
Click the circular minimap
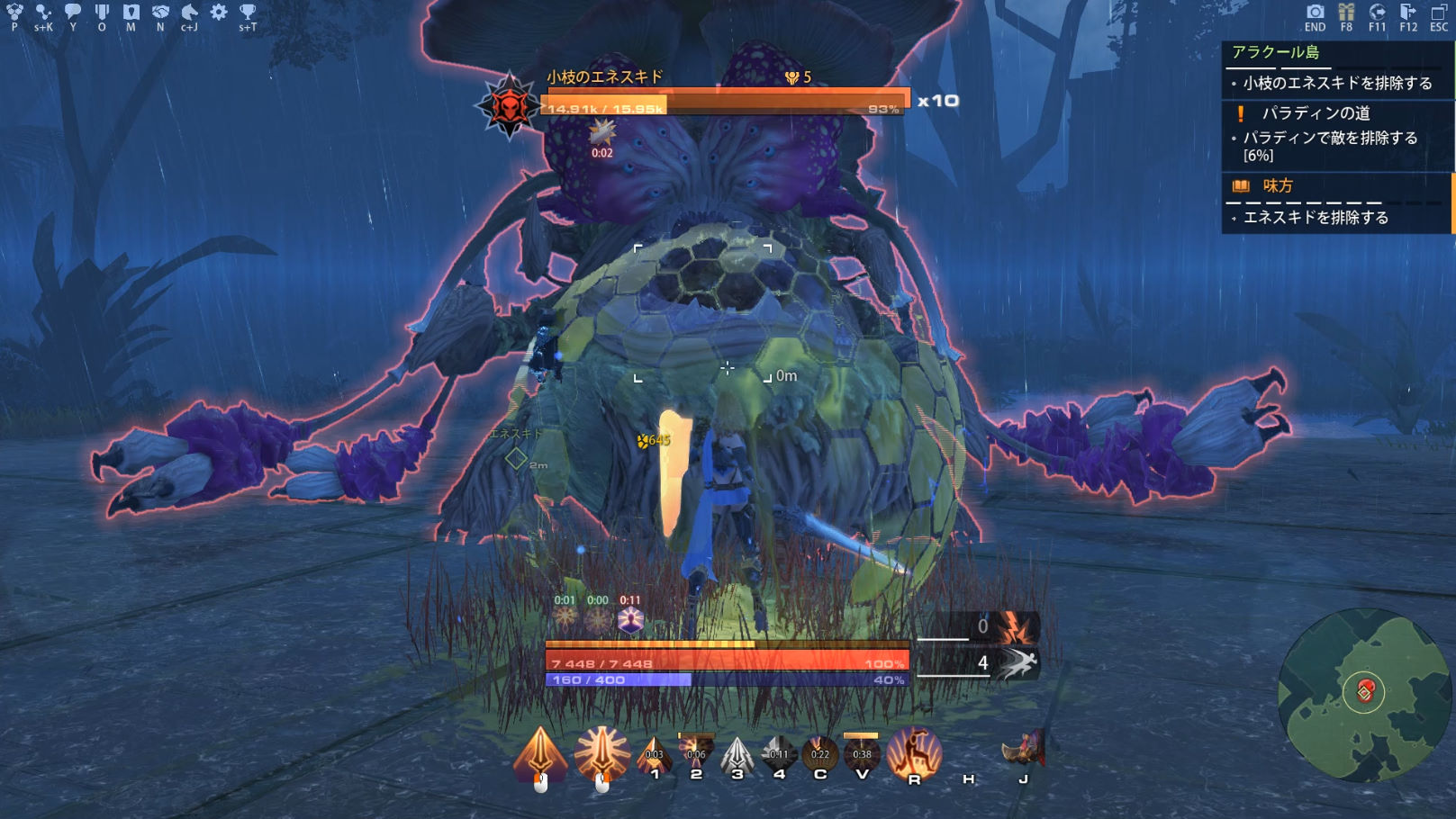tap(1364, 693)
